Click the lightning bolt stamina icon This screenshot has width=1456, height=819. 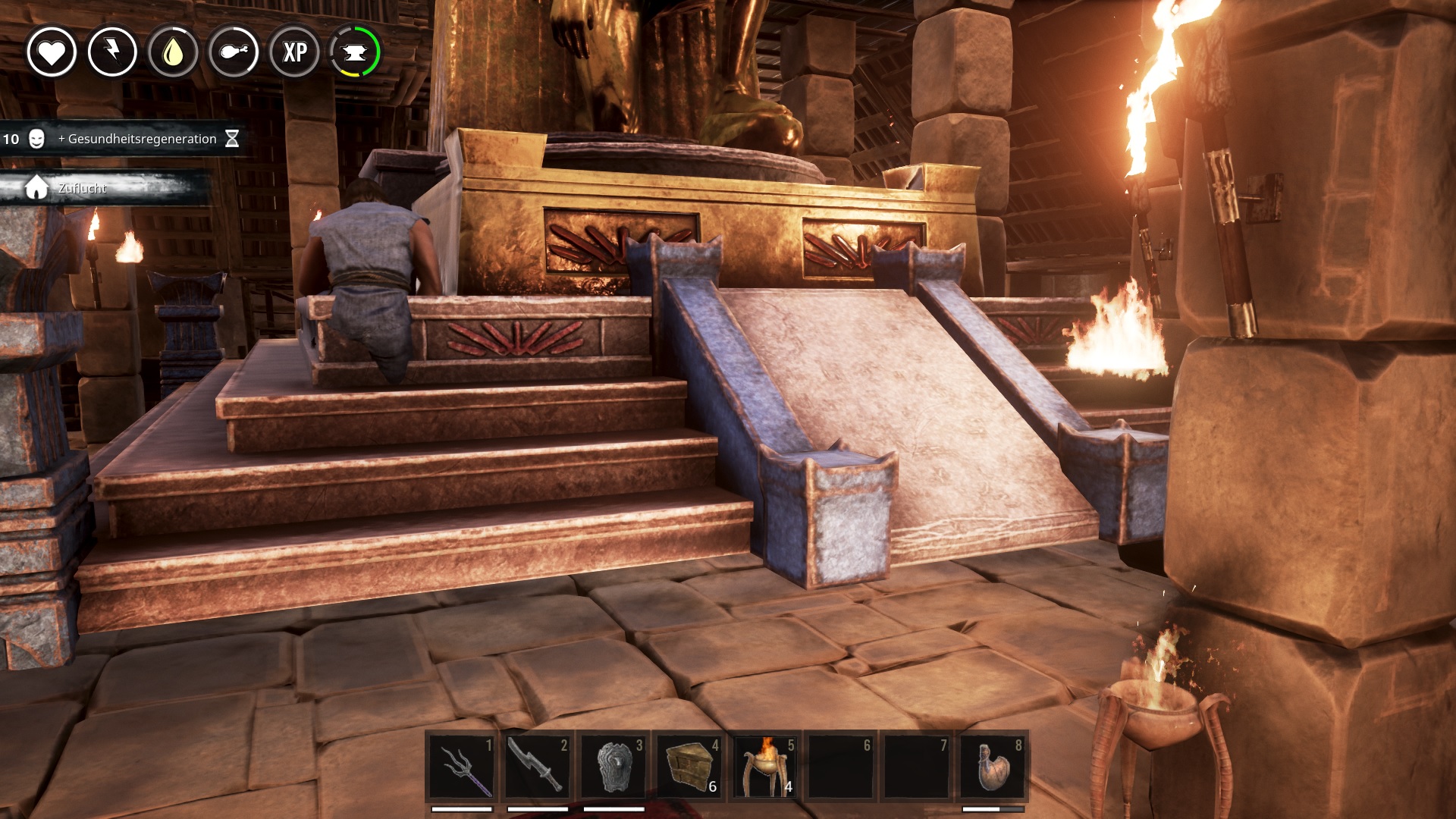tap(112, 52)
